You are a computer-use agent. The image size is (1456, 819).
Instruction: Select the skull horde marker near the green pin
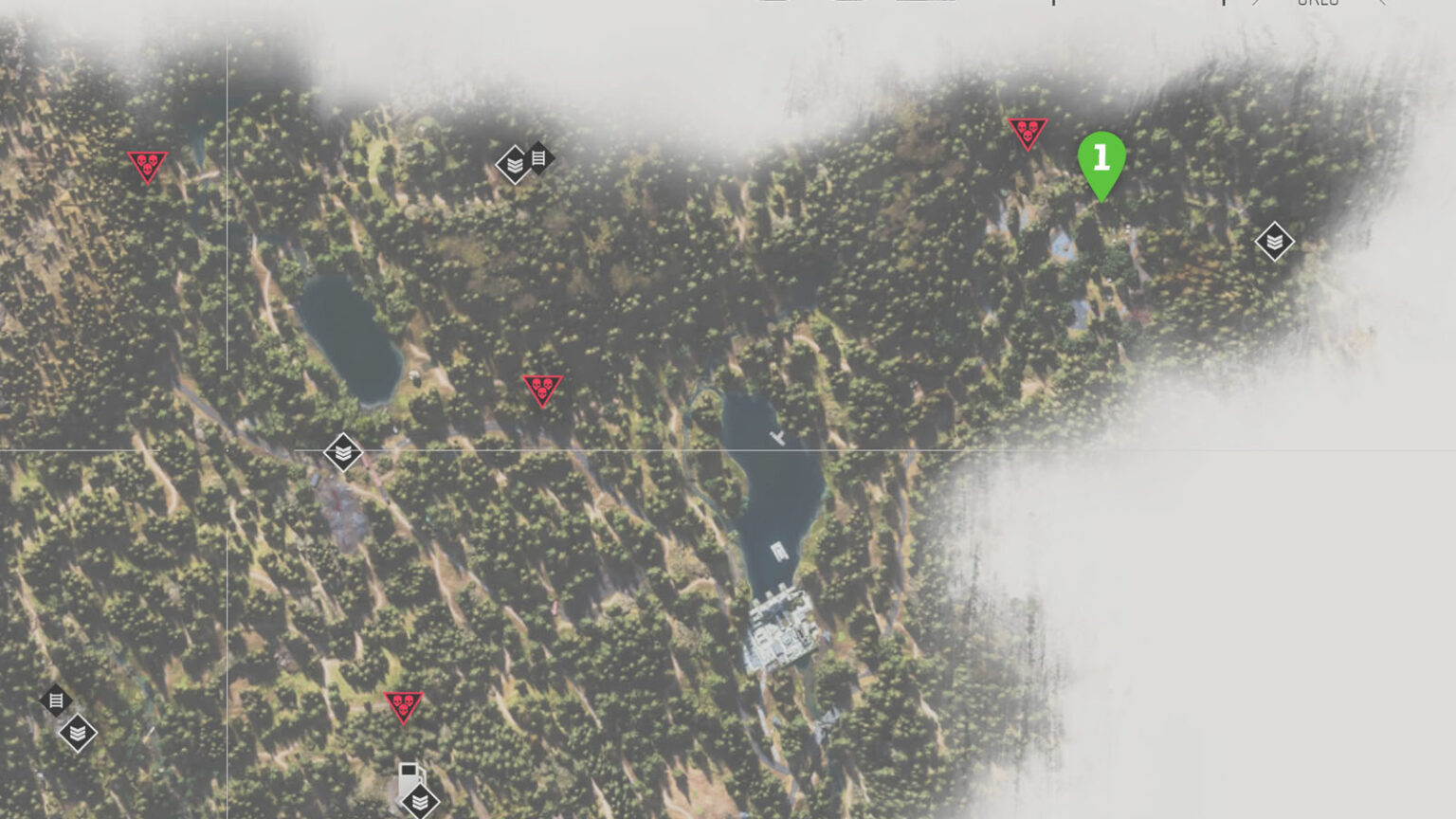pos(1028,132)
